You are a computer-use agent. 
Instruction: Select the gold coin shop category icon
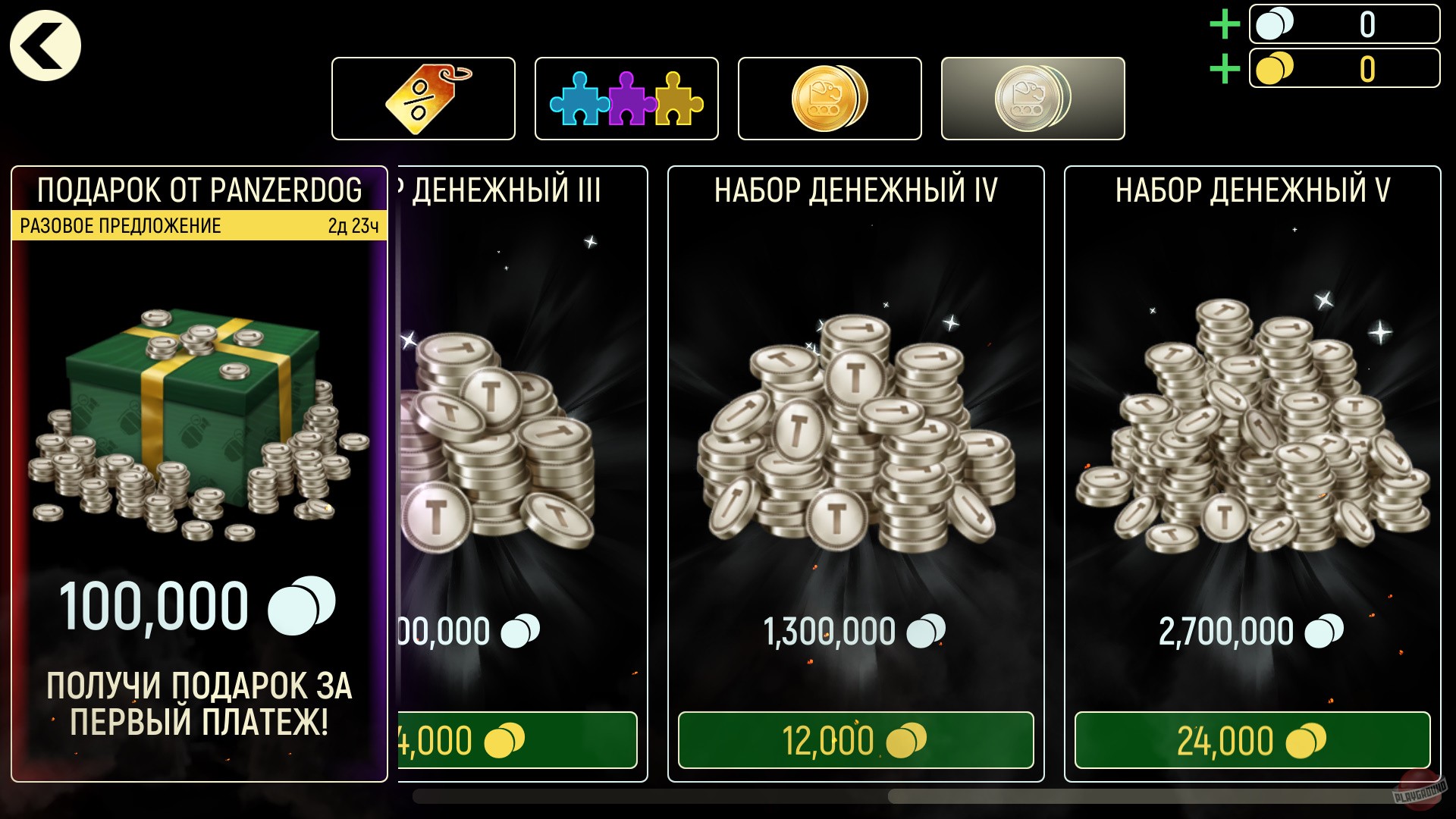[x=828, y=97]
